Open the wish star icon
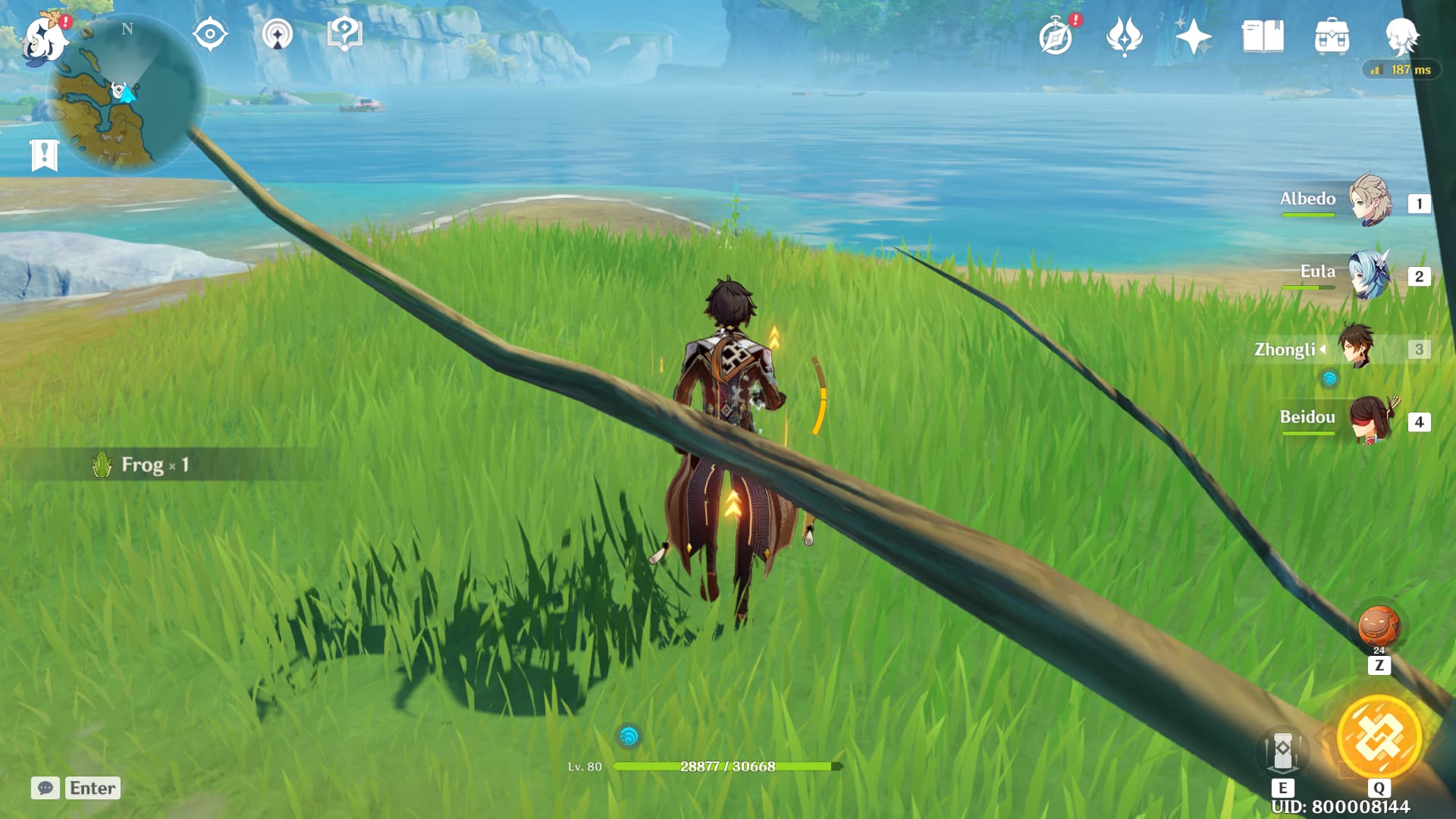Screen dimensions: 1456x819 click(1192, 36)
